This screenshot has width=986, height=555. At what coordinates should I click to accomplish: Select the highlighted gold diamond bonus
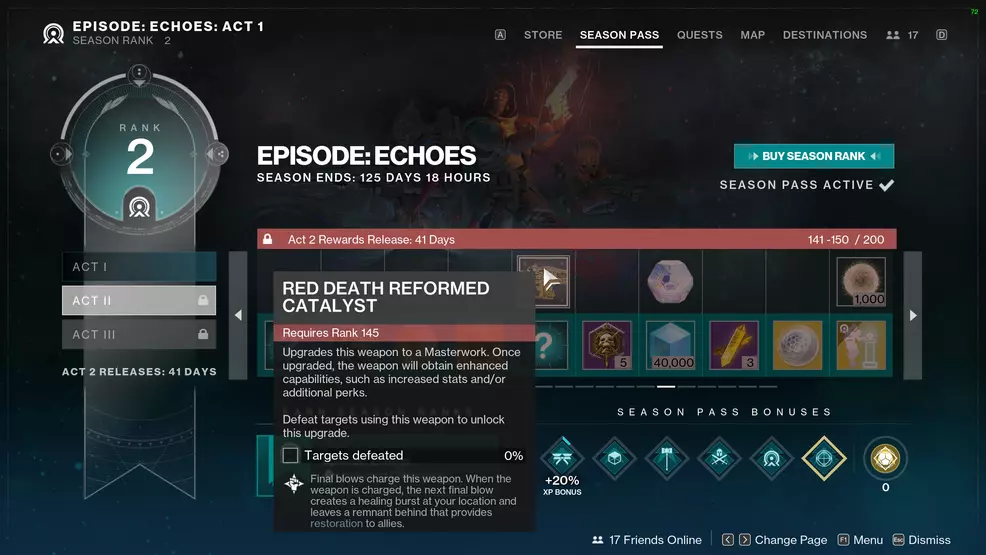pos(824,459)
